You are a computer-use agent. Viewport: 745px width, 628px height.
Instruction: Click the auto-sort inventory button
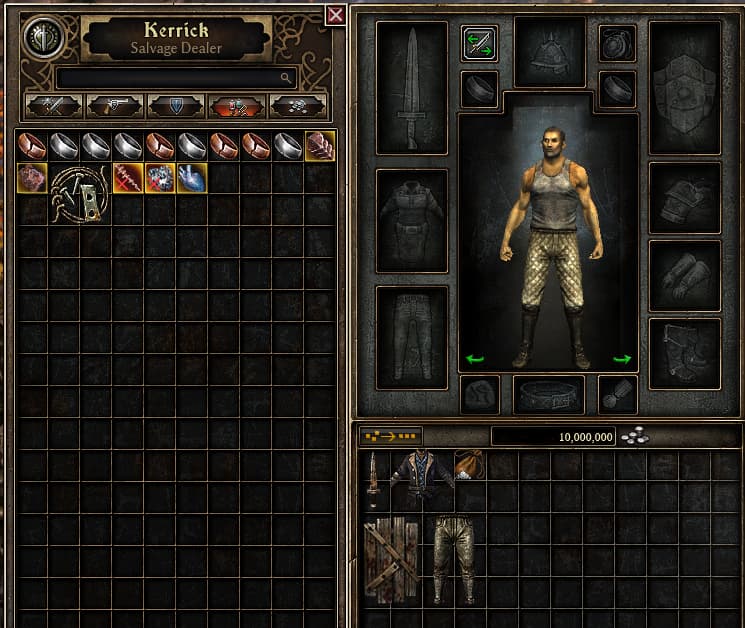(391, 436)
